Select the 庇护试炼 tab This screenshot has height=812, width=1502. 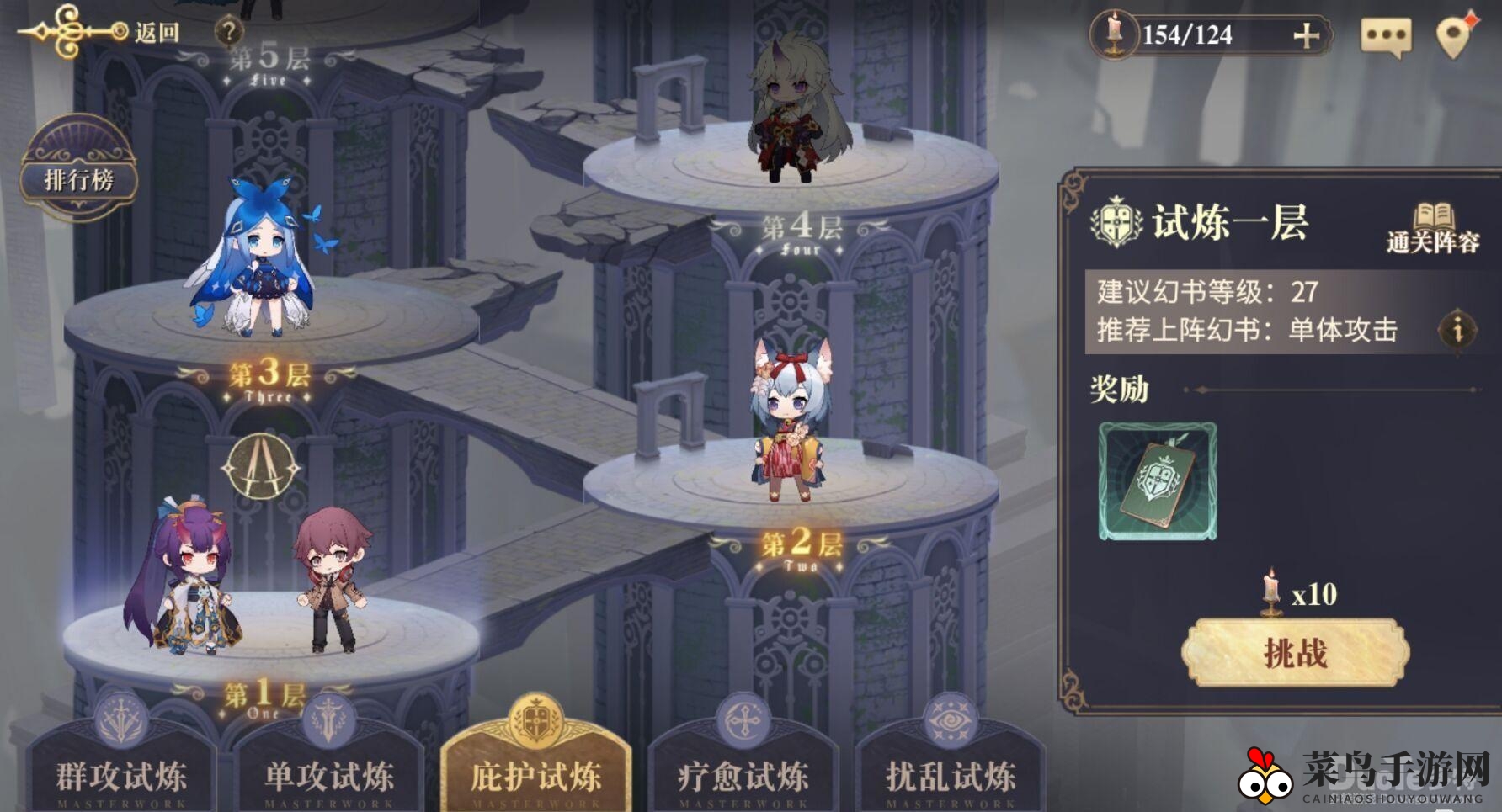point(536,774)
